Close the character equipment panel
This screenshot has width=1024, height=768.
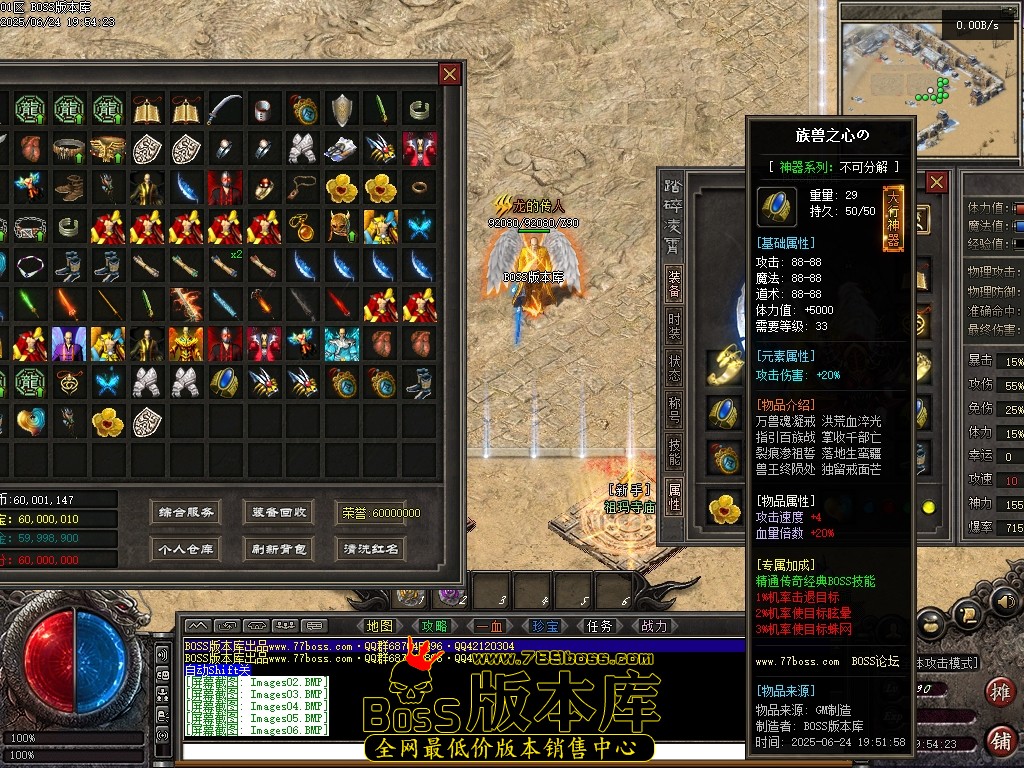point(936,182)
